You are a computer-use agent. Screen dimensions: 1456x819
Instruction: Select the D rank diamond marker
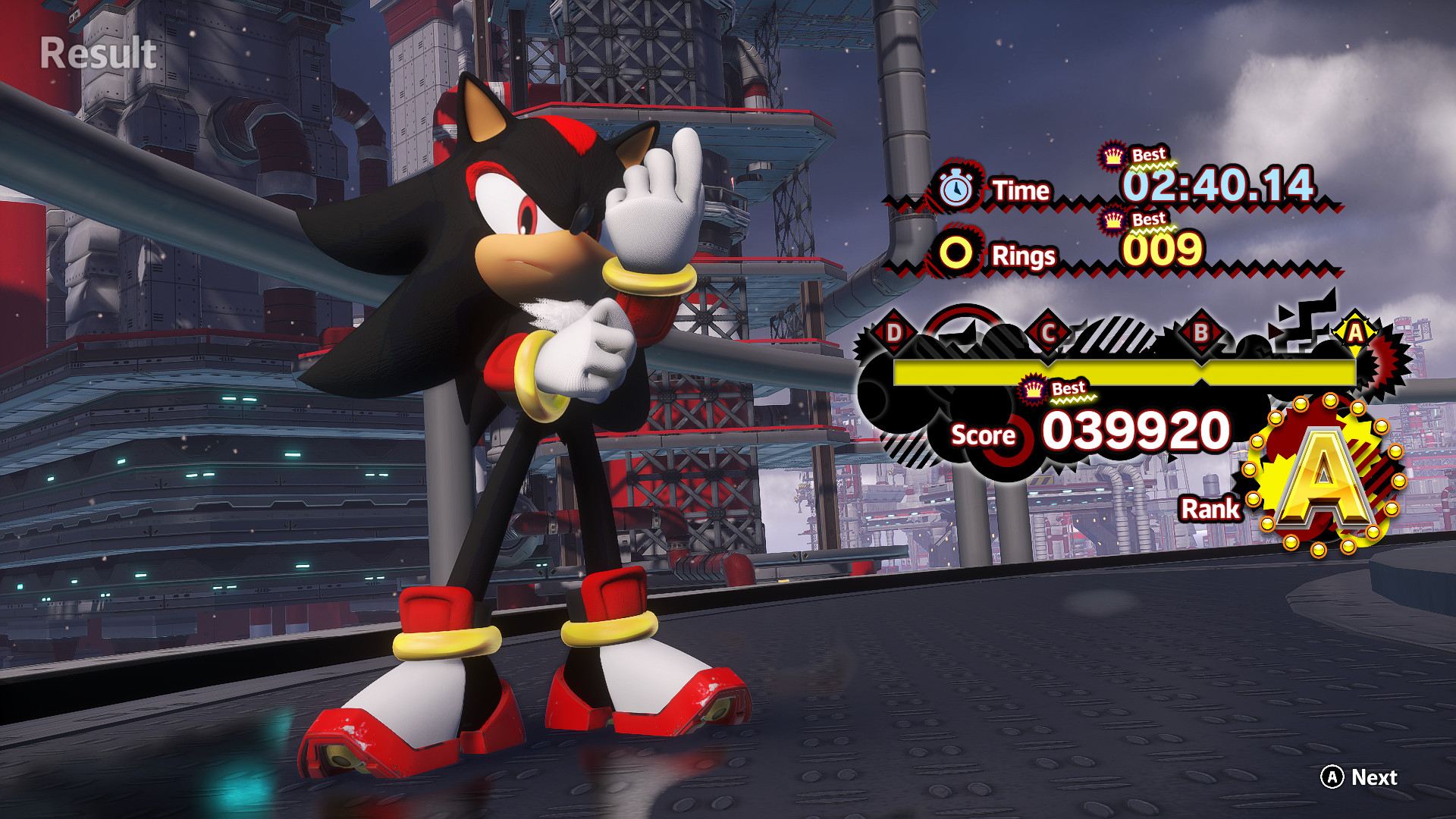click(893, 331)
